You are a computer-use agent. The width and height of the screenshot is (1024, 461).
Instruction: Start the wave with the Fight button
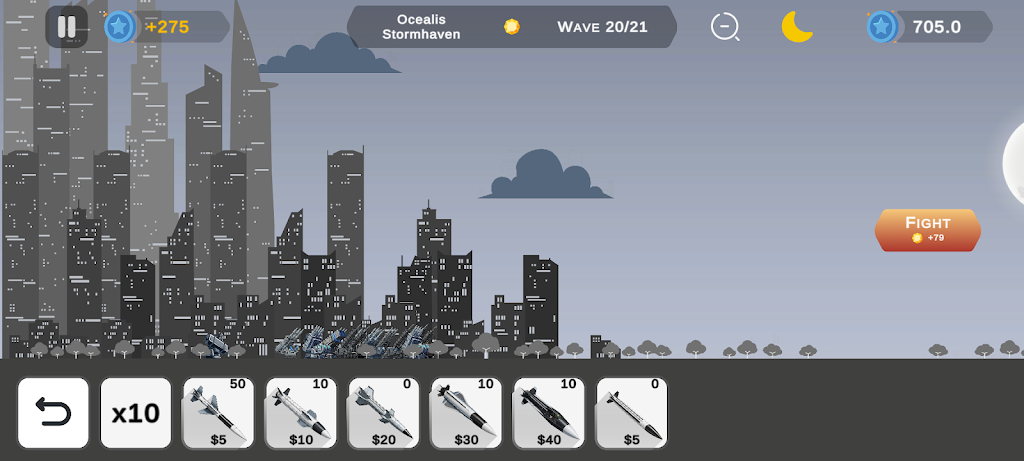[927, 230]
